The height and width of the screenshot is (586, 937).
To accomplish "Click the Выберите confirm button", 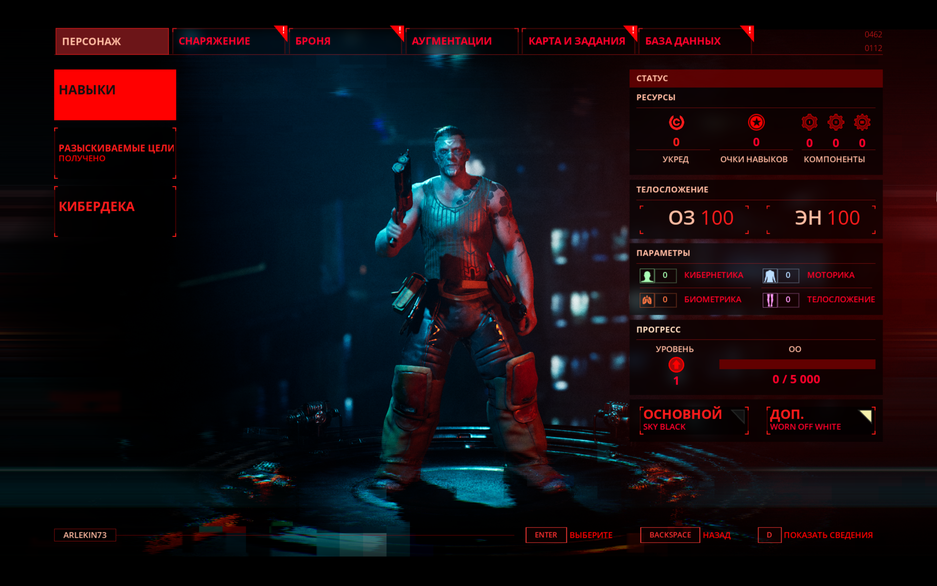I will point(570,535).
